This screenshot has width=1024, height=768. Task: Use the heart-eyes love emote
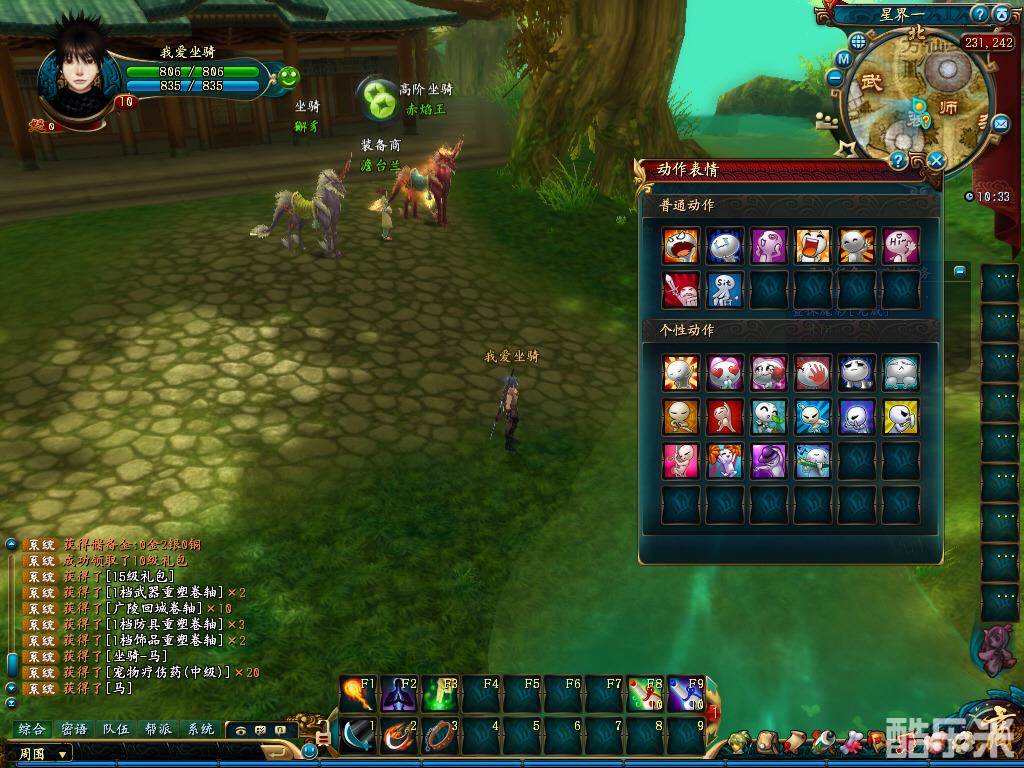[x=724, y=373]
